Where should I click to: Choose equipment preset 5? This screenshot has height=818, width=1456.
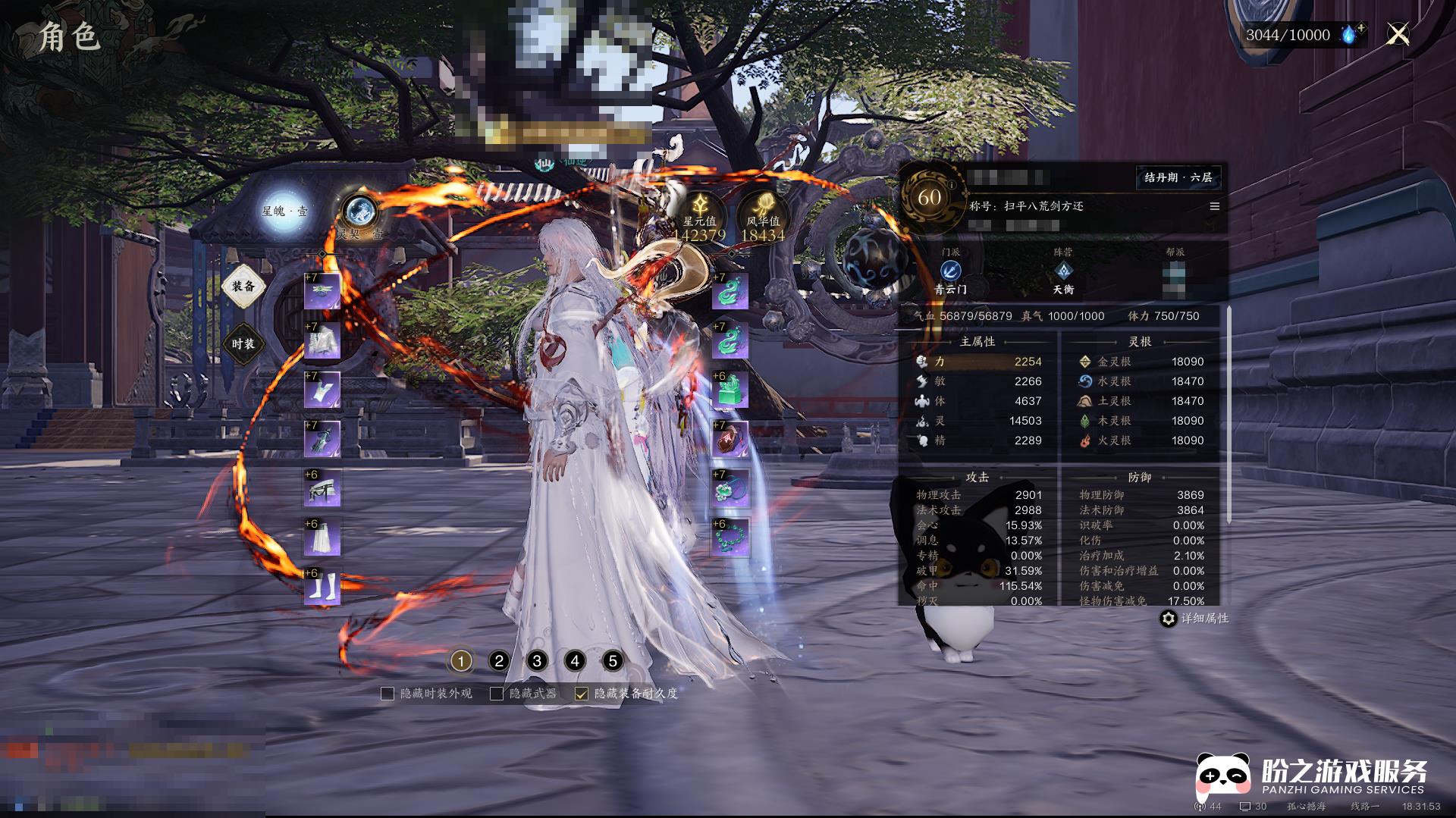(613, 661)
